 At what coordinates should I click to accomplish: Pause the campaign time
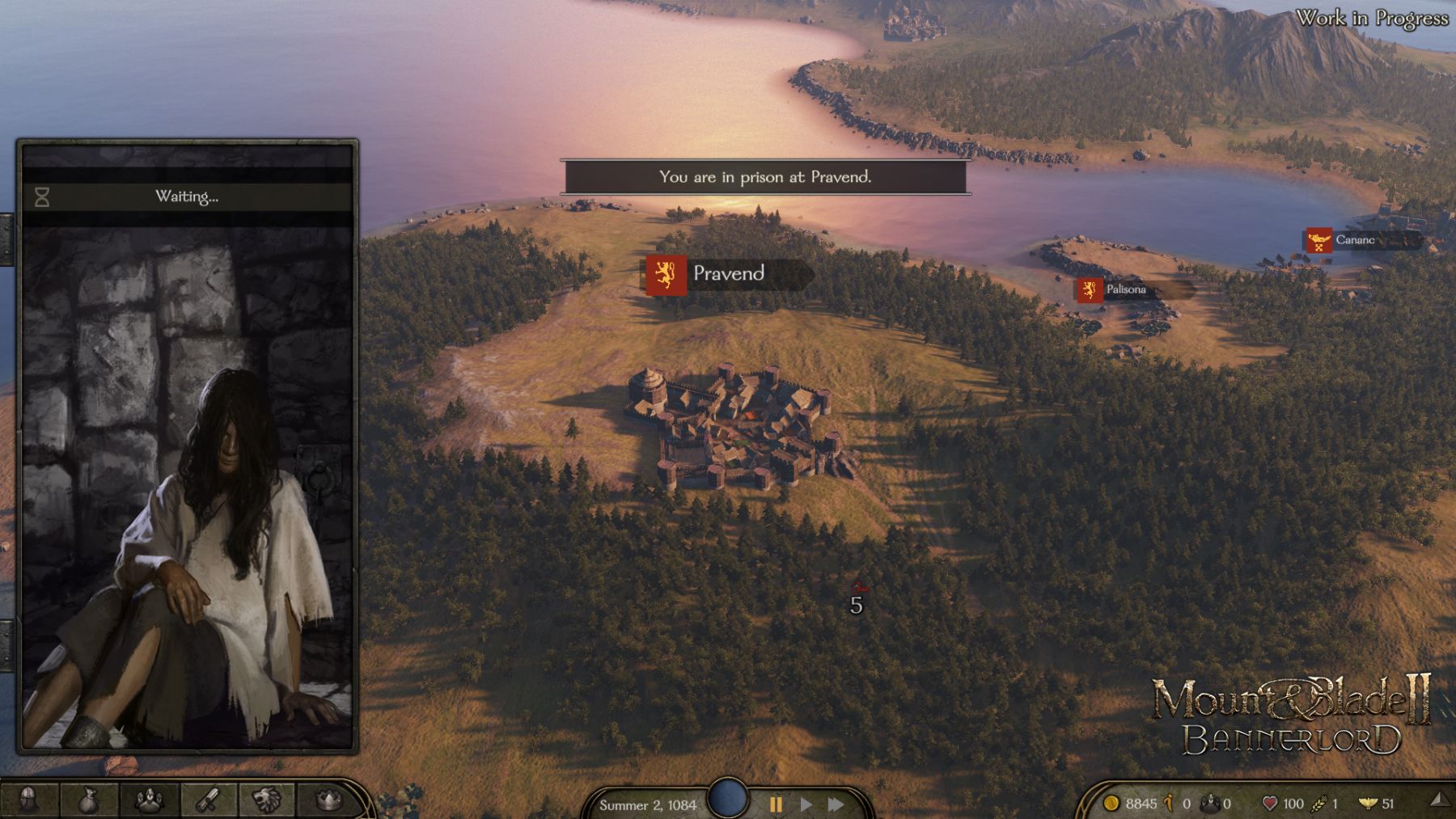[776, 804]
